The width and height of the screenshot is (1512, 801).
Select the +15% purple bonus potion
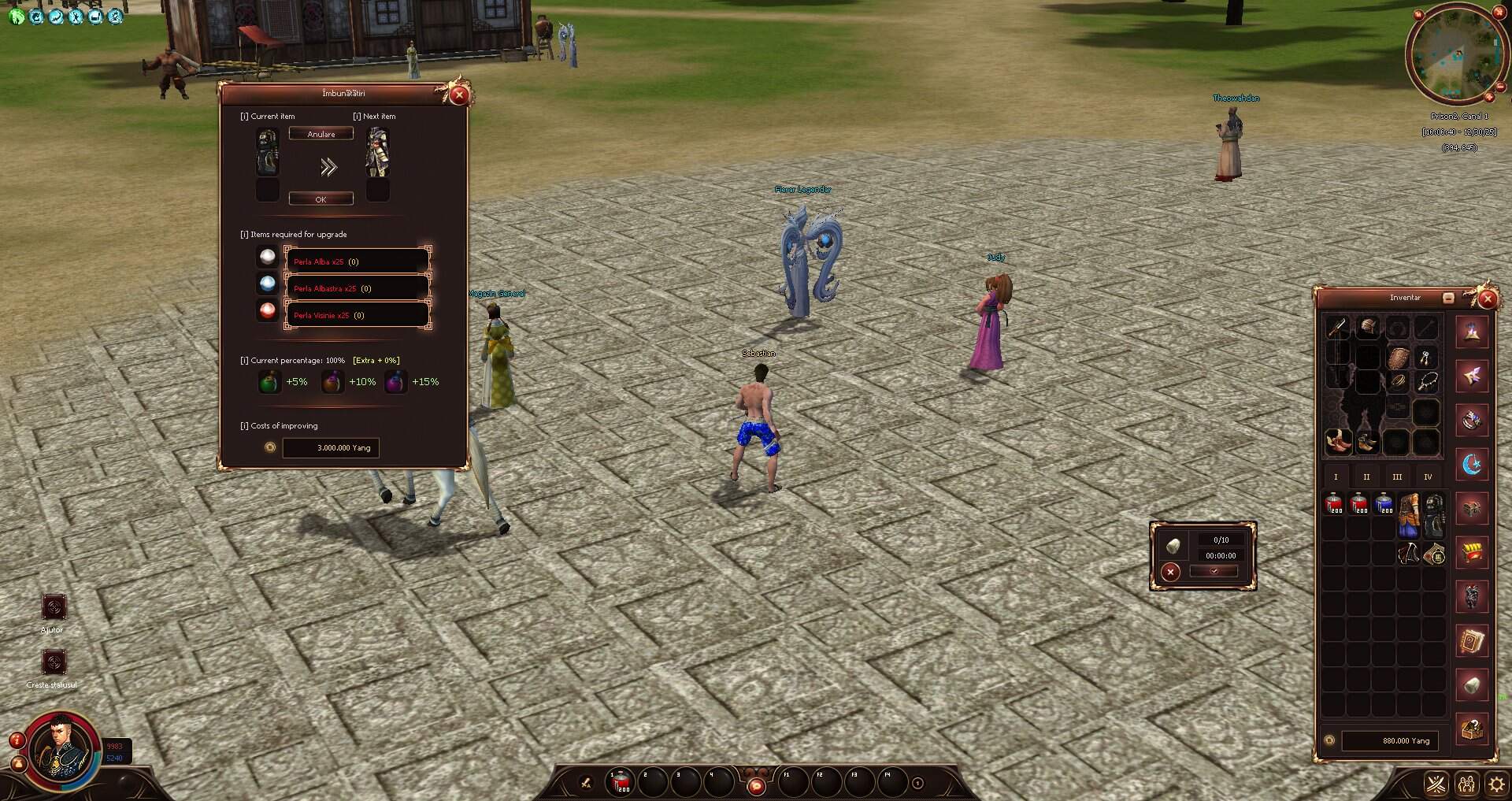pyautogui.click(x=396, y=381)
